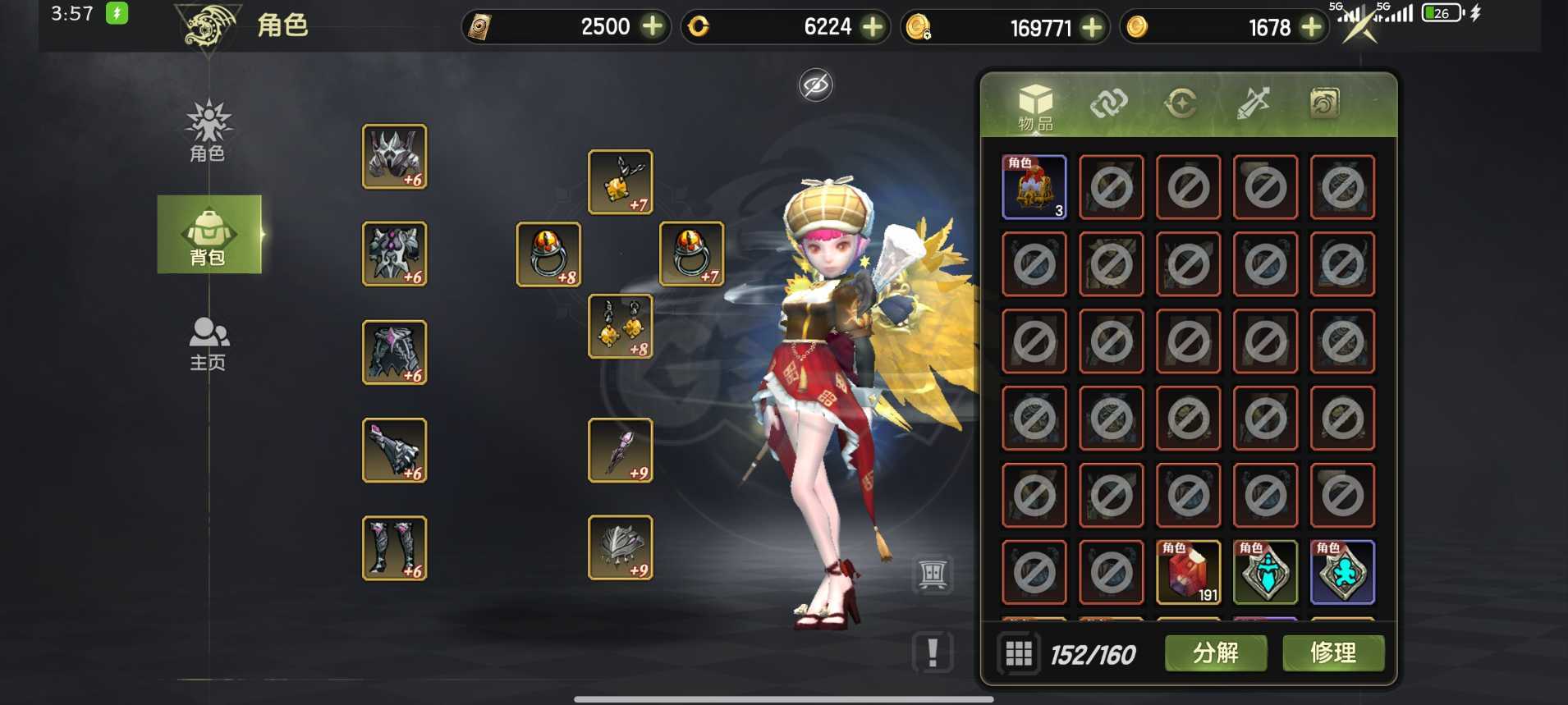Open the pet tab at the inventory panel's right
The height and width of the screenshot is (705, 1568).
(x=1325, y=103)
